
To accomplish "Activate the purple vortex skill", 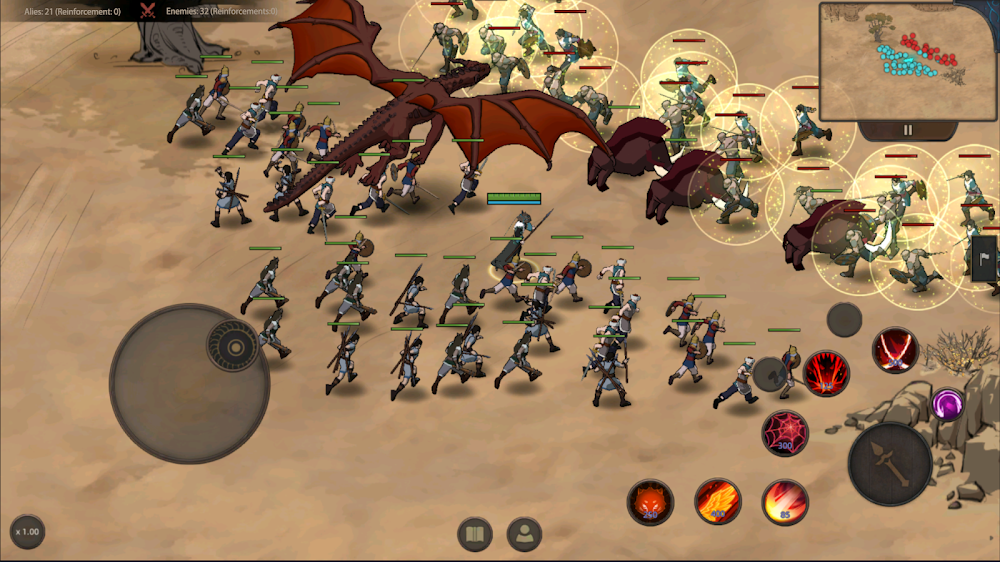I will 947,404.
